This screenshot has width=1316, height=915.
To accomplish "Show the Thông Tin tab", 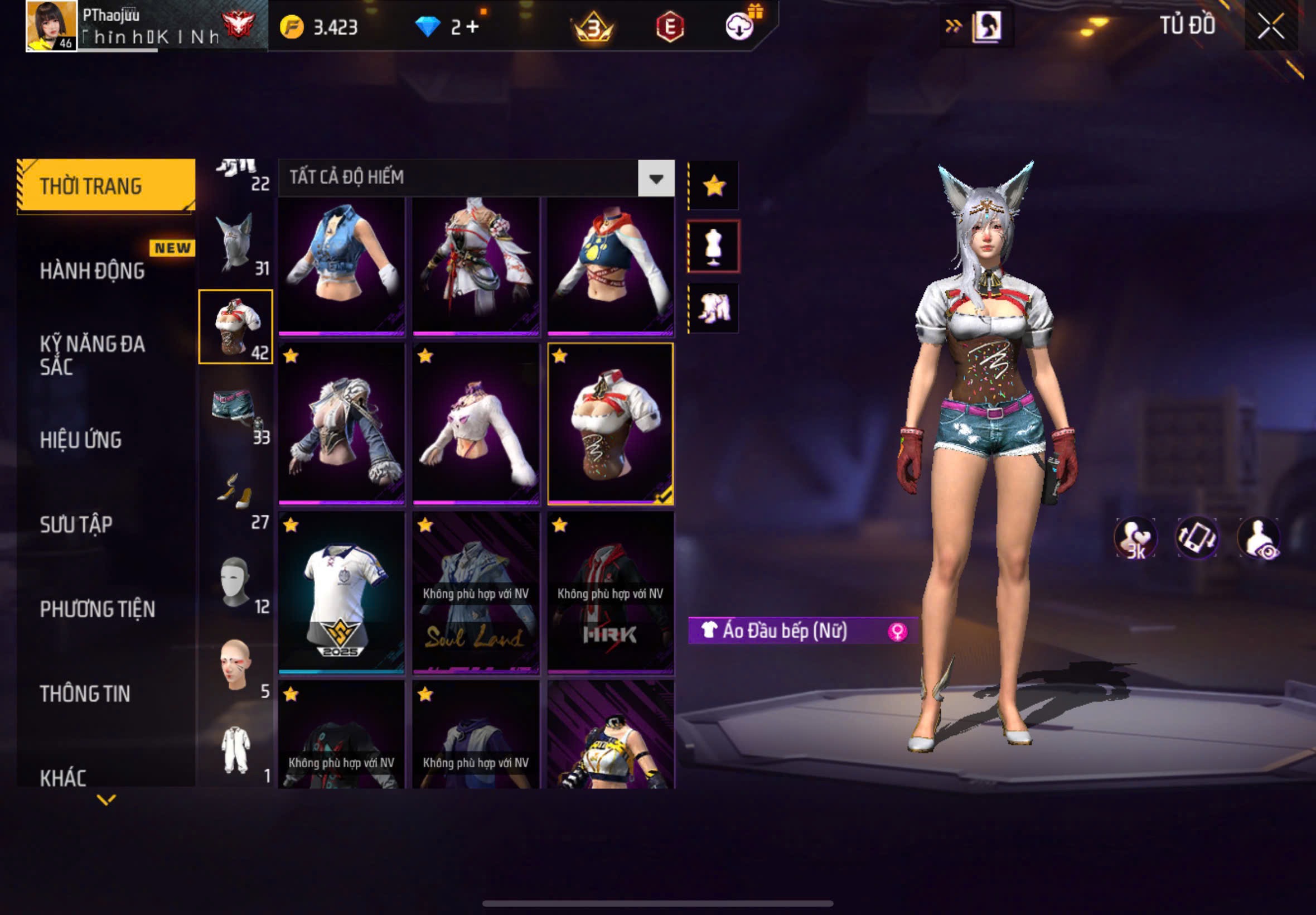I will [x=85, y=694].
